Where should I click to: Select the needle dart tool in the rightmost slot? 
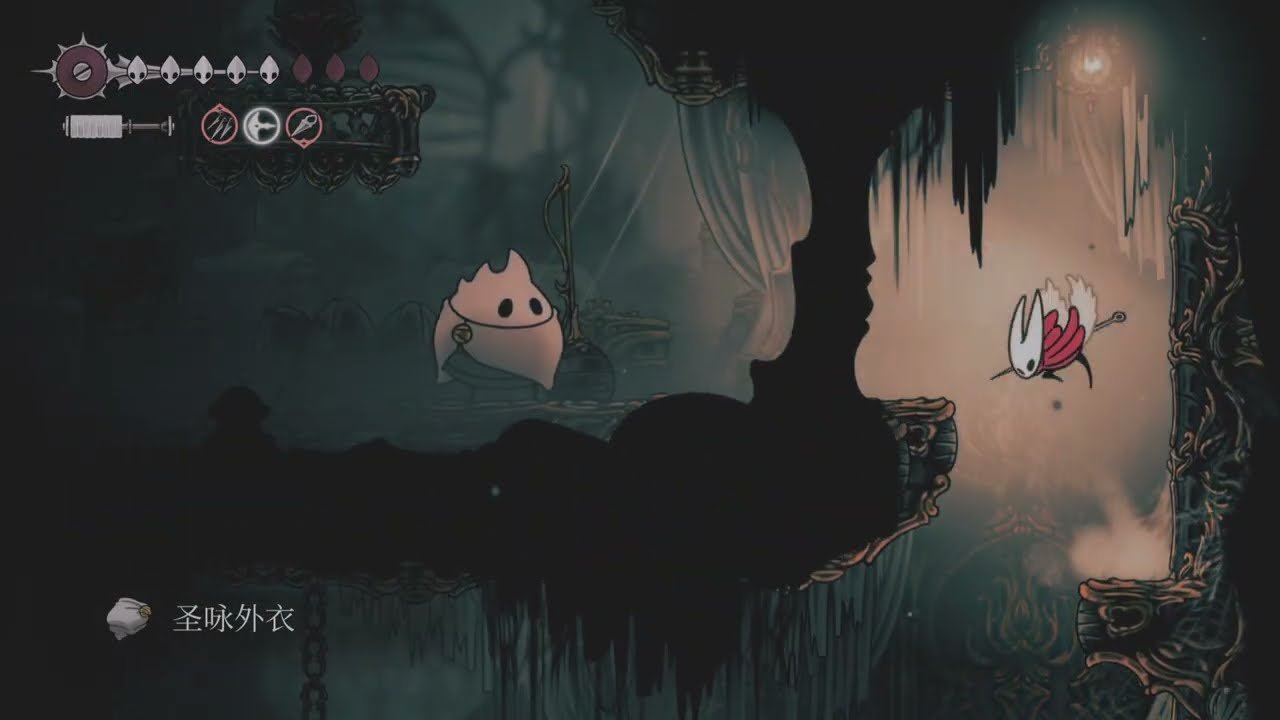pos(305,125)
